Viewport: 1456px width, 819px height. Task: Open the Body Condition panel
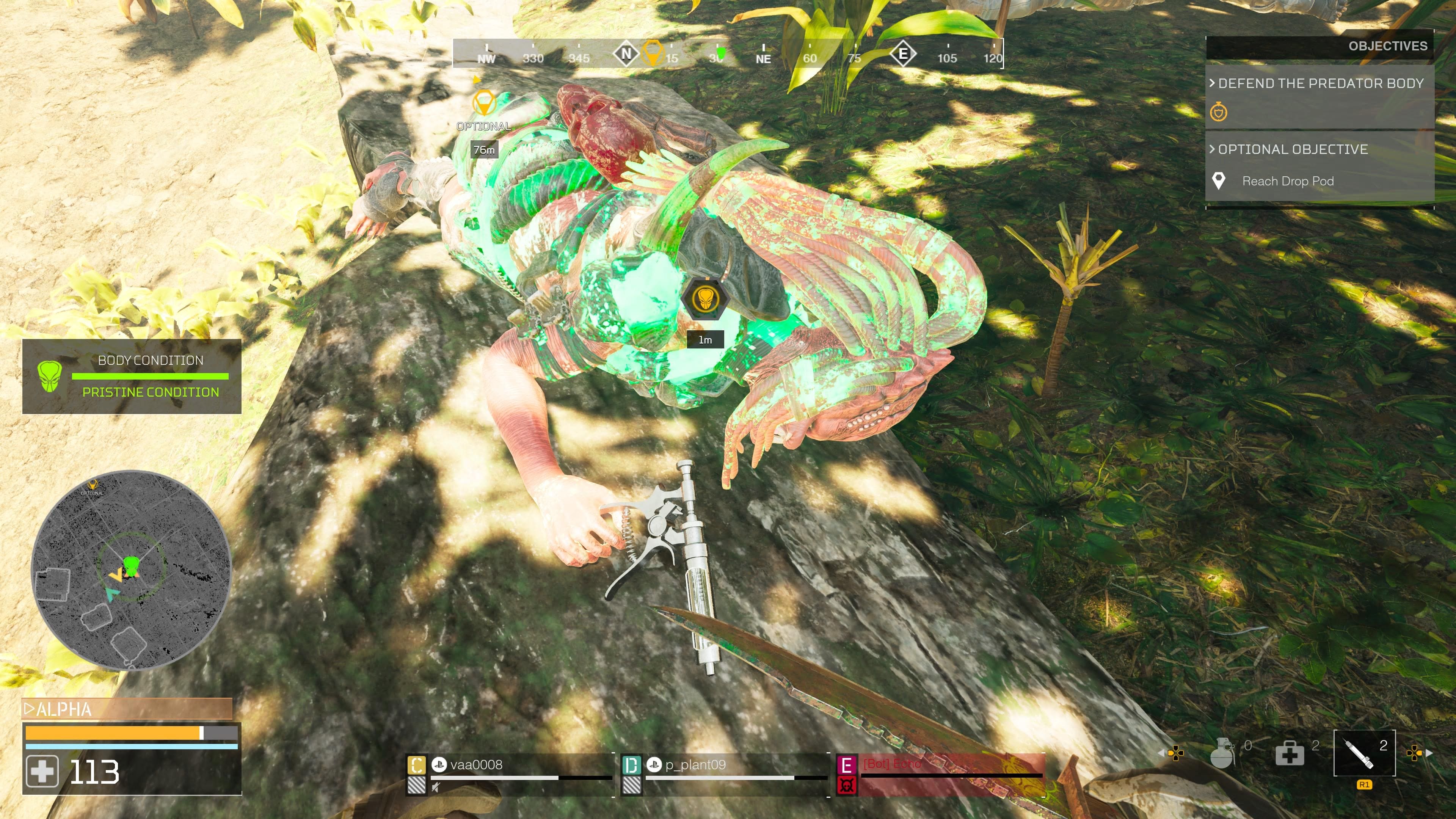pos(132,377)
